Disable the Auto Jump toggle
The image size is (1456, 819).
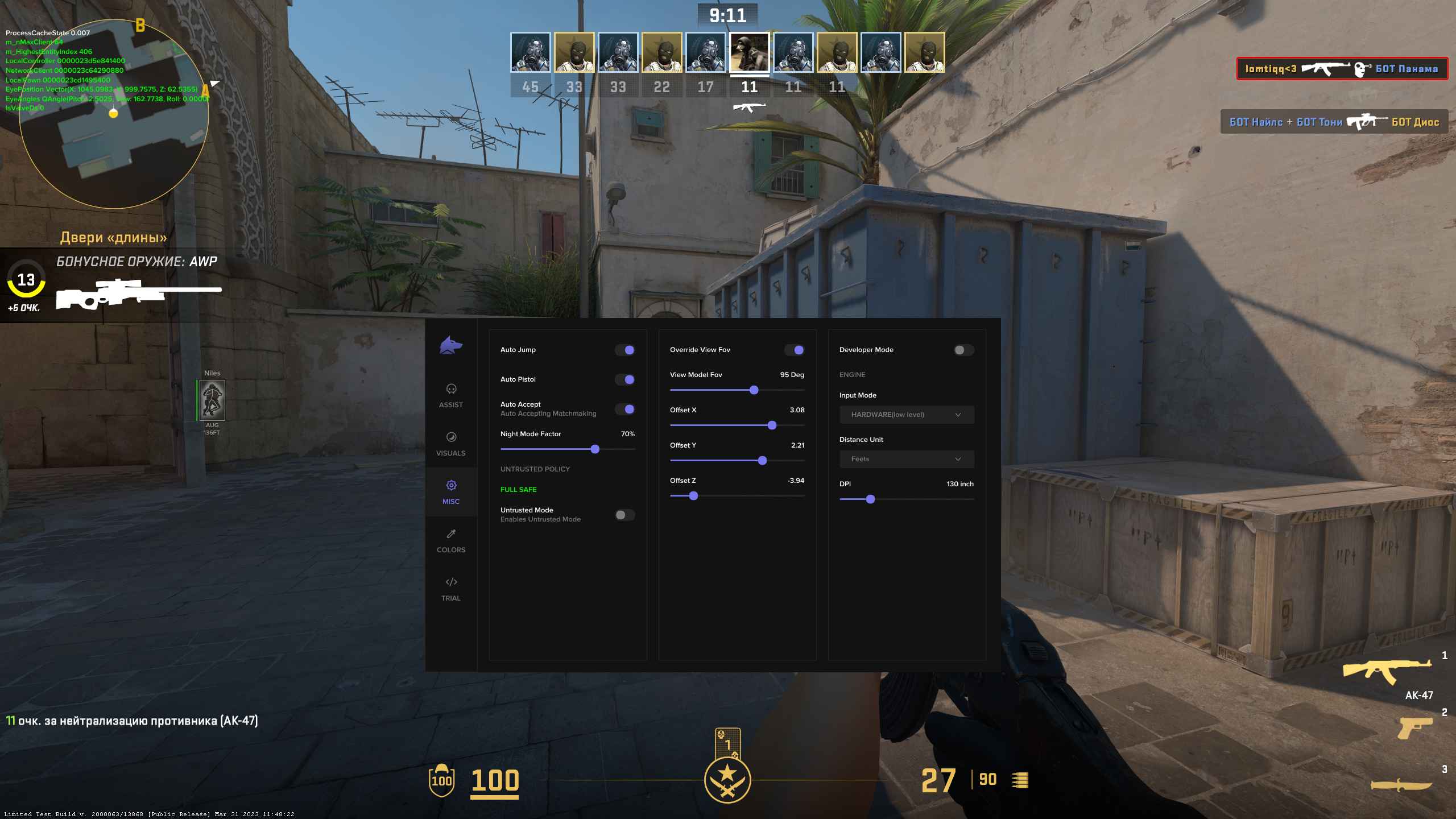(626, 350)
